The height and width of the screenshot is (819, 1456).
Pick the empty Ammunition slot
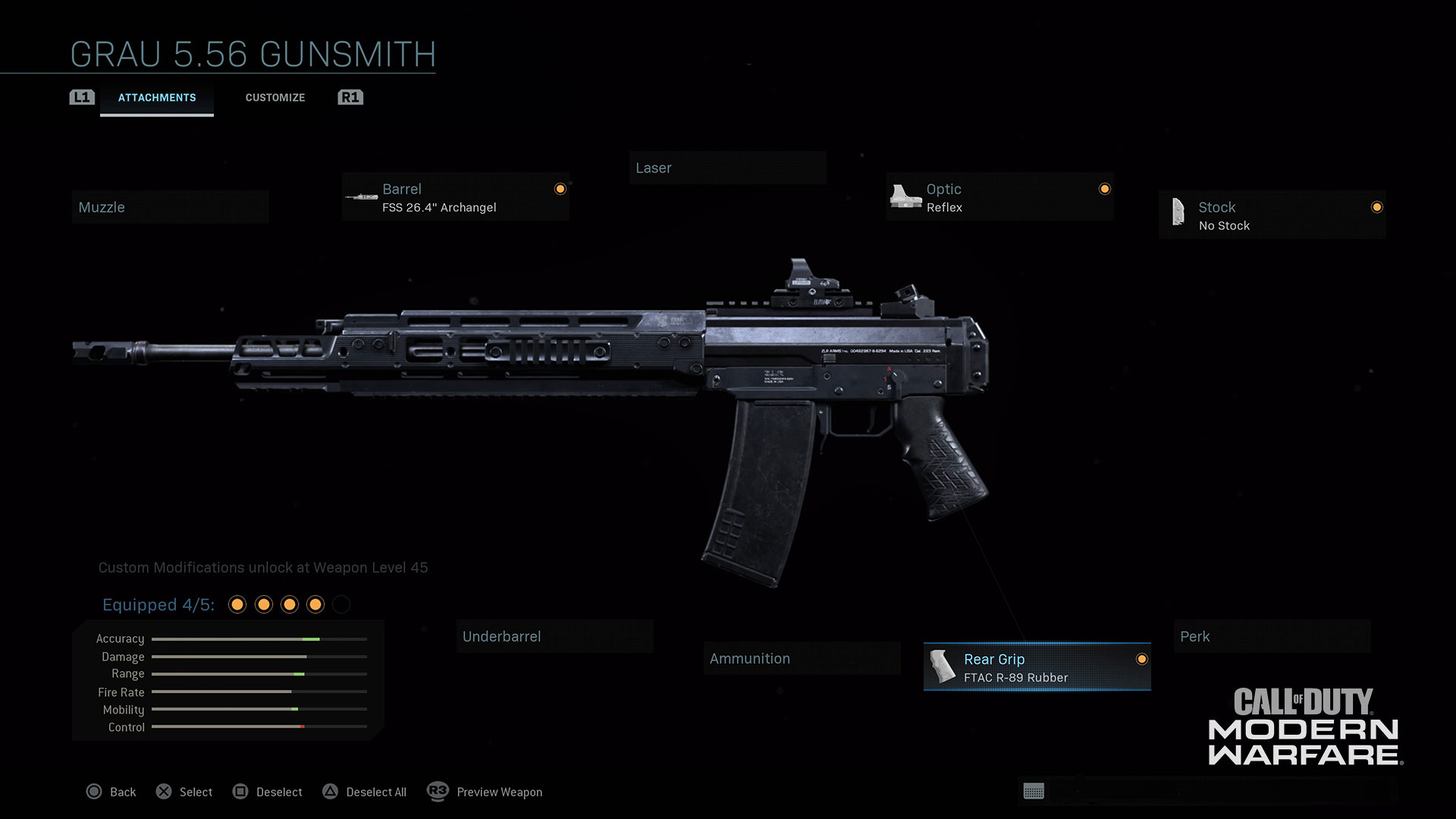(x=802, y=658)
